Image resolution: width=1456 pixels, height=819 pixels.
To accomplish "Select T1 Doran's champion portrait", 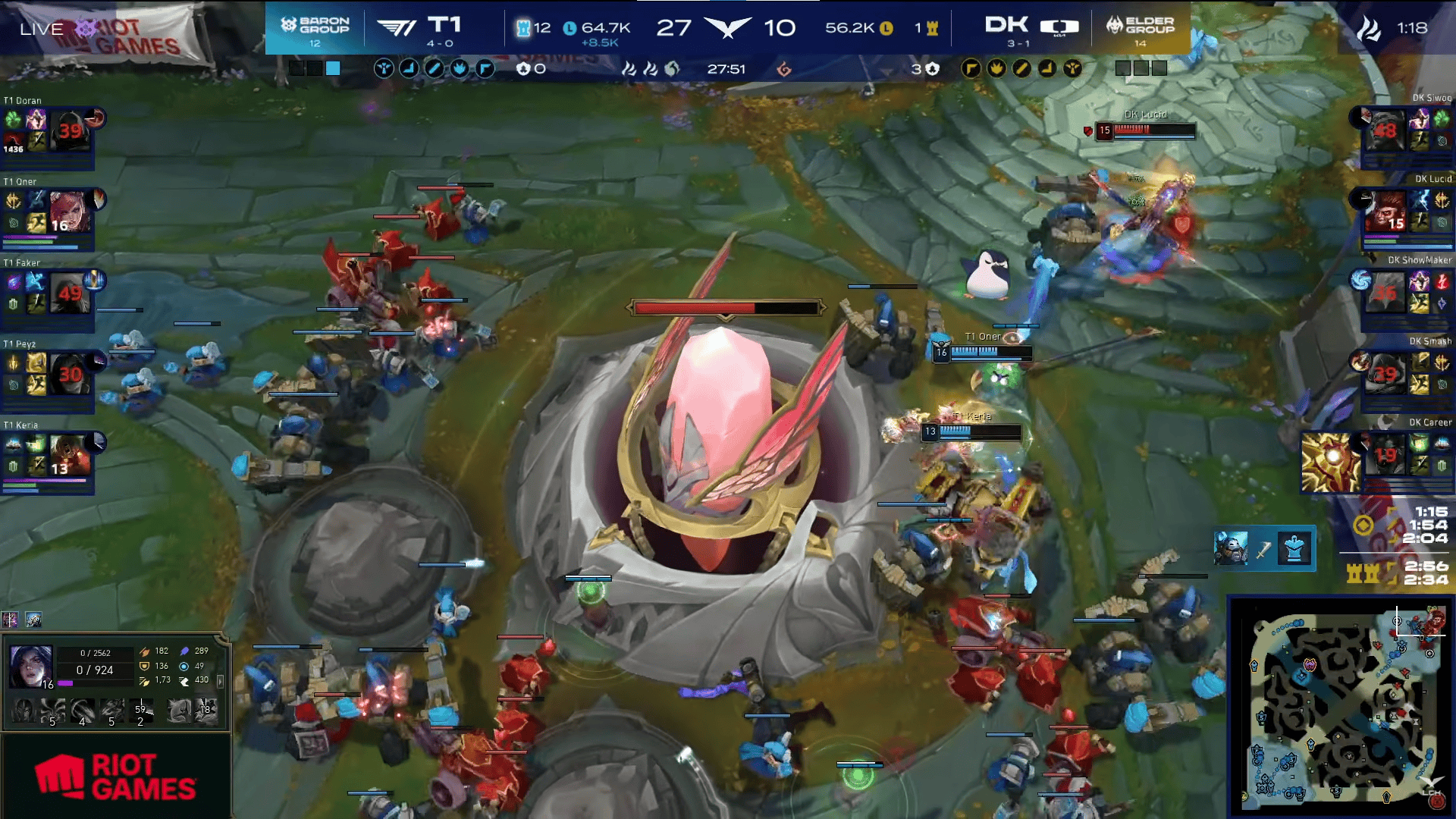I will [x=70, y=131].
